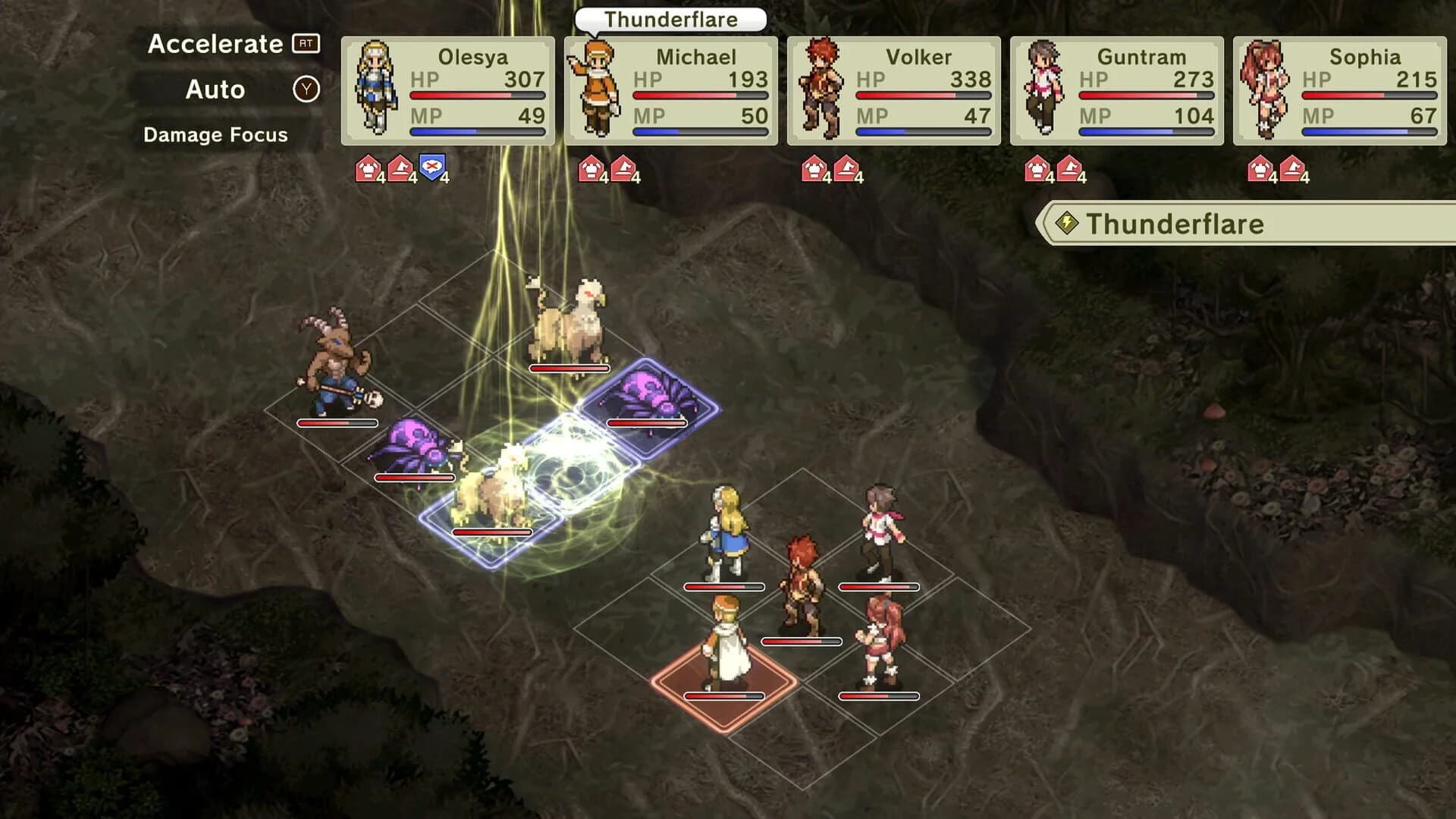Toggle the Damage Focus setting
This screenshot has height=819, width=1456.
pyautogui.click(x=215, y=135)
